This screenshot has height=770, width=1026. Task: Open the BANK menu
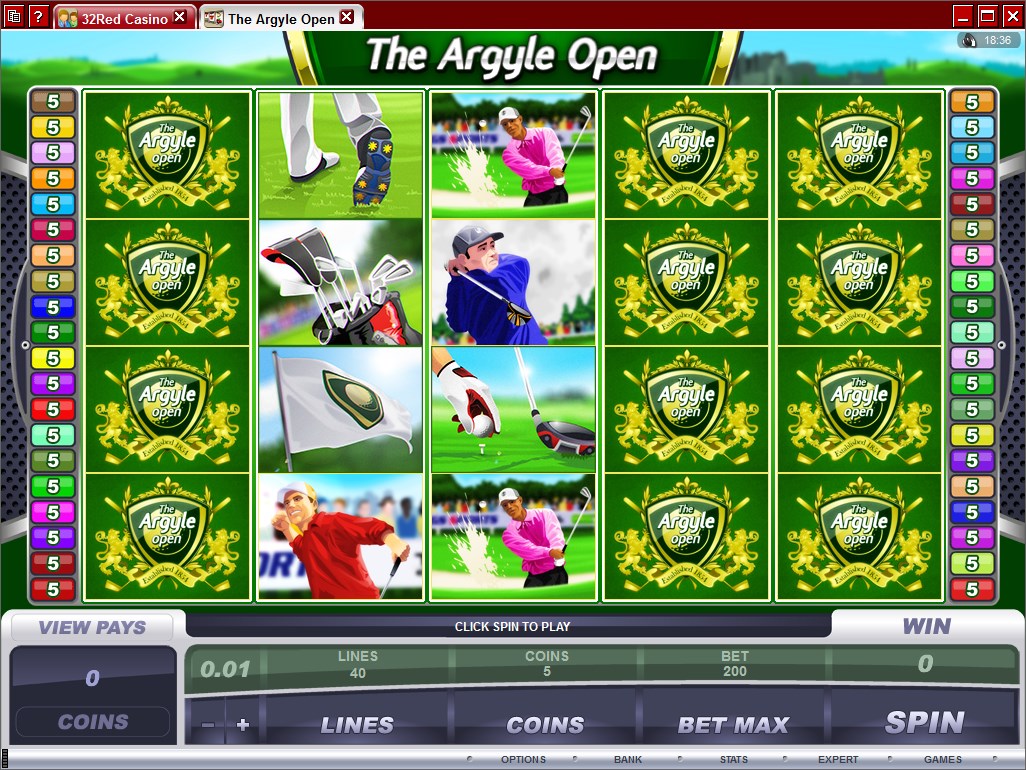(628, 760)
